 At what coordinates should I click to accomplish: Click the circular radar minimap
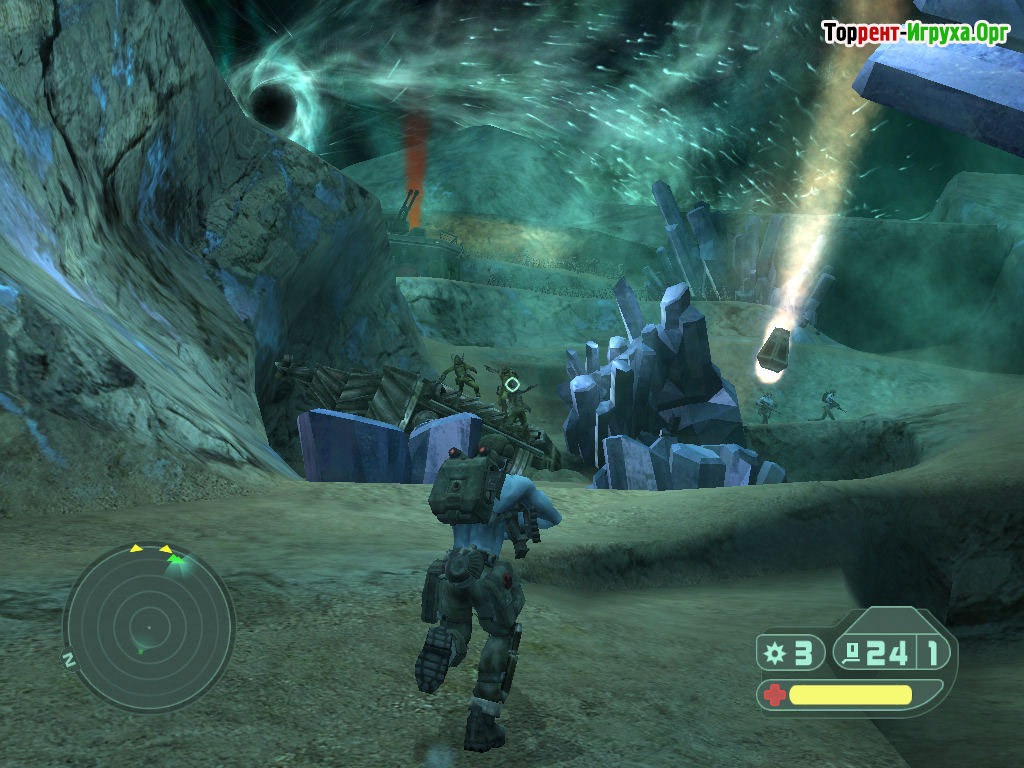click(x=148, y=627)
